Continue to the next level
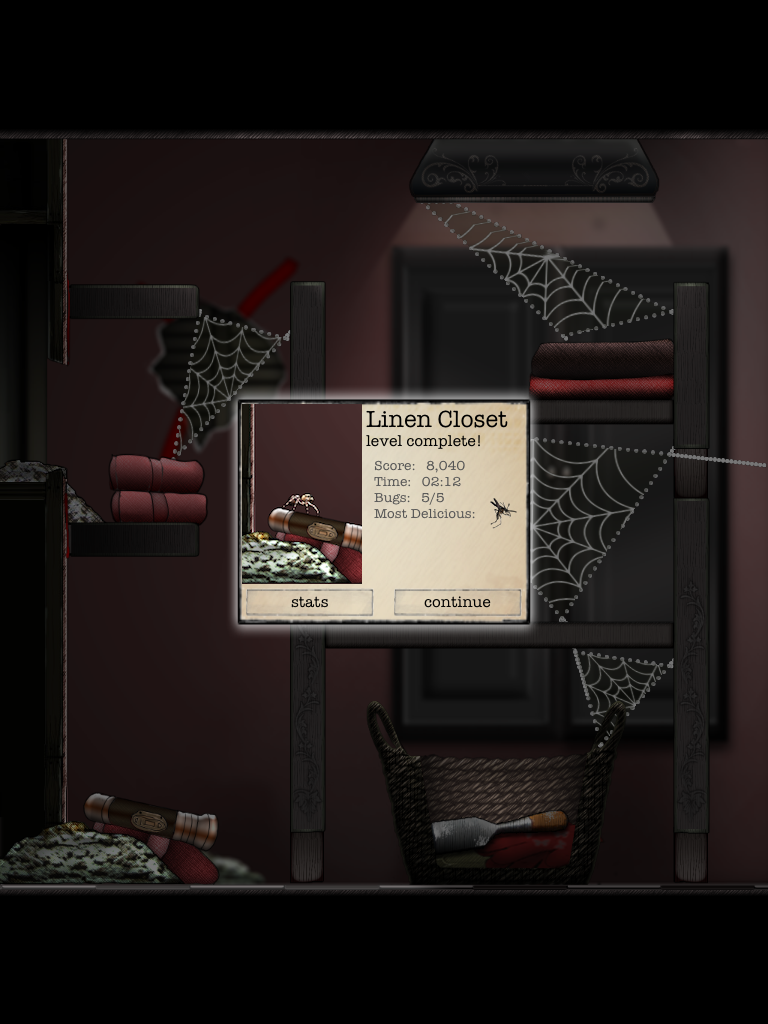Screen dimensions: 768x1024 pyautogui.click(x=457, y=602)
